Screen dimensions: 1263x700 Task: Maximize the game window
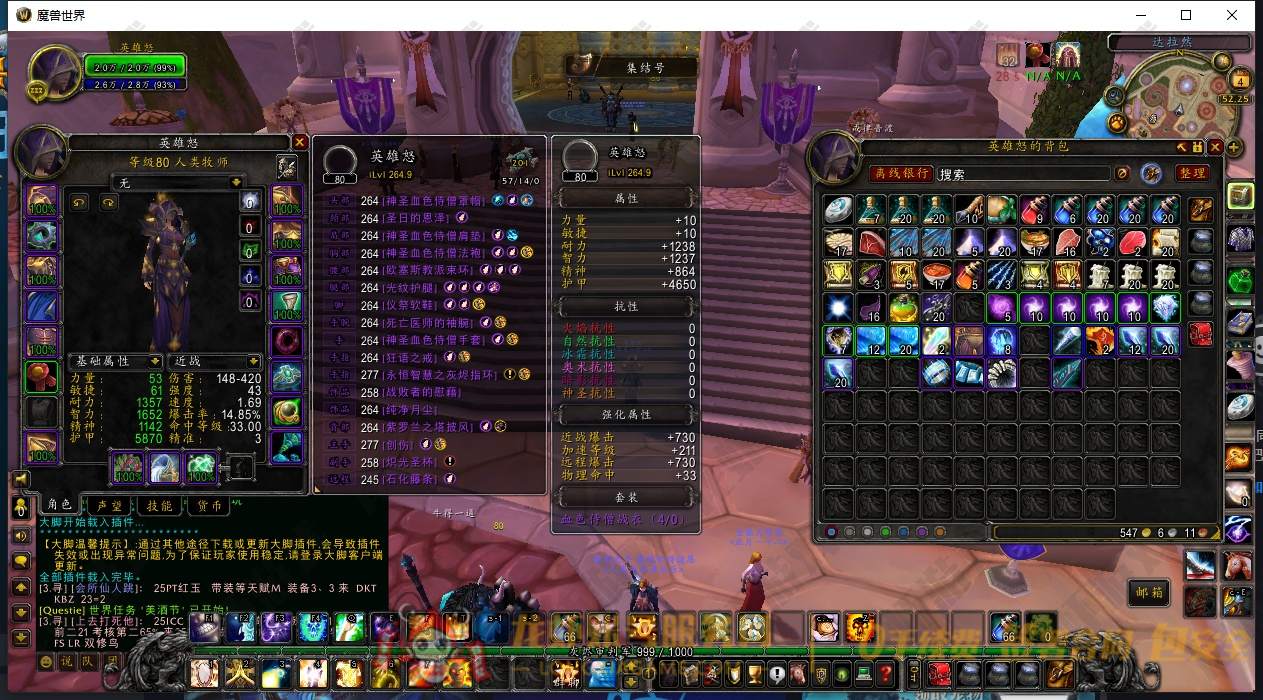click(x=1186, y=15)
